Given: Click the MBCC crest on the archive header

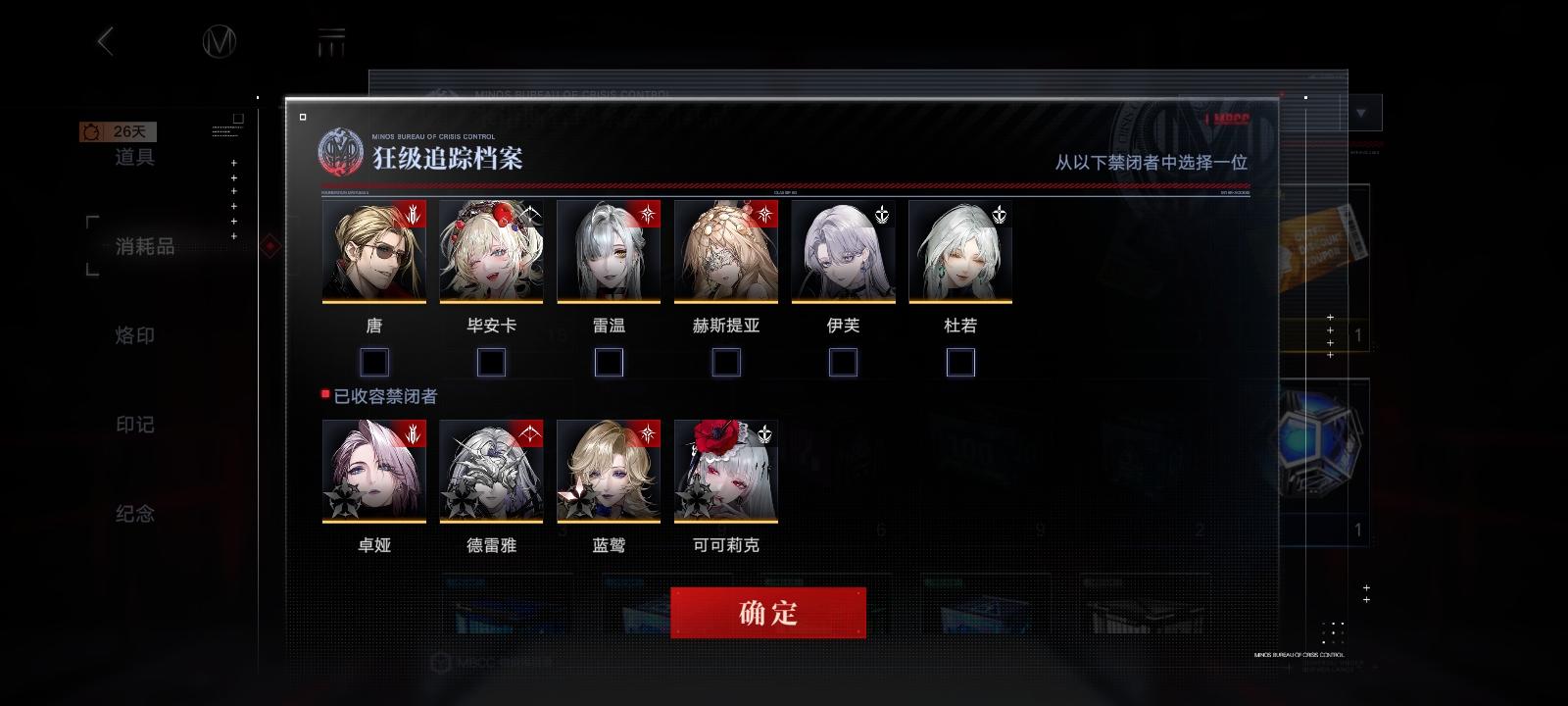Looking at the screenshot, I should tap(339, 152).
